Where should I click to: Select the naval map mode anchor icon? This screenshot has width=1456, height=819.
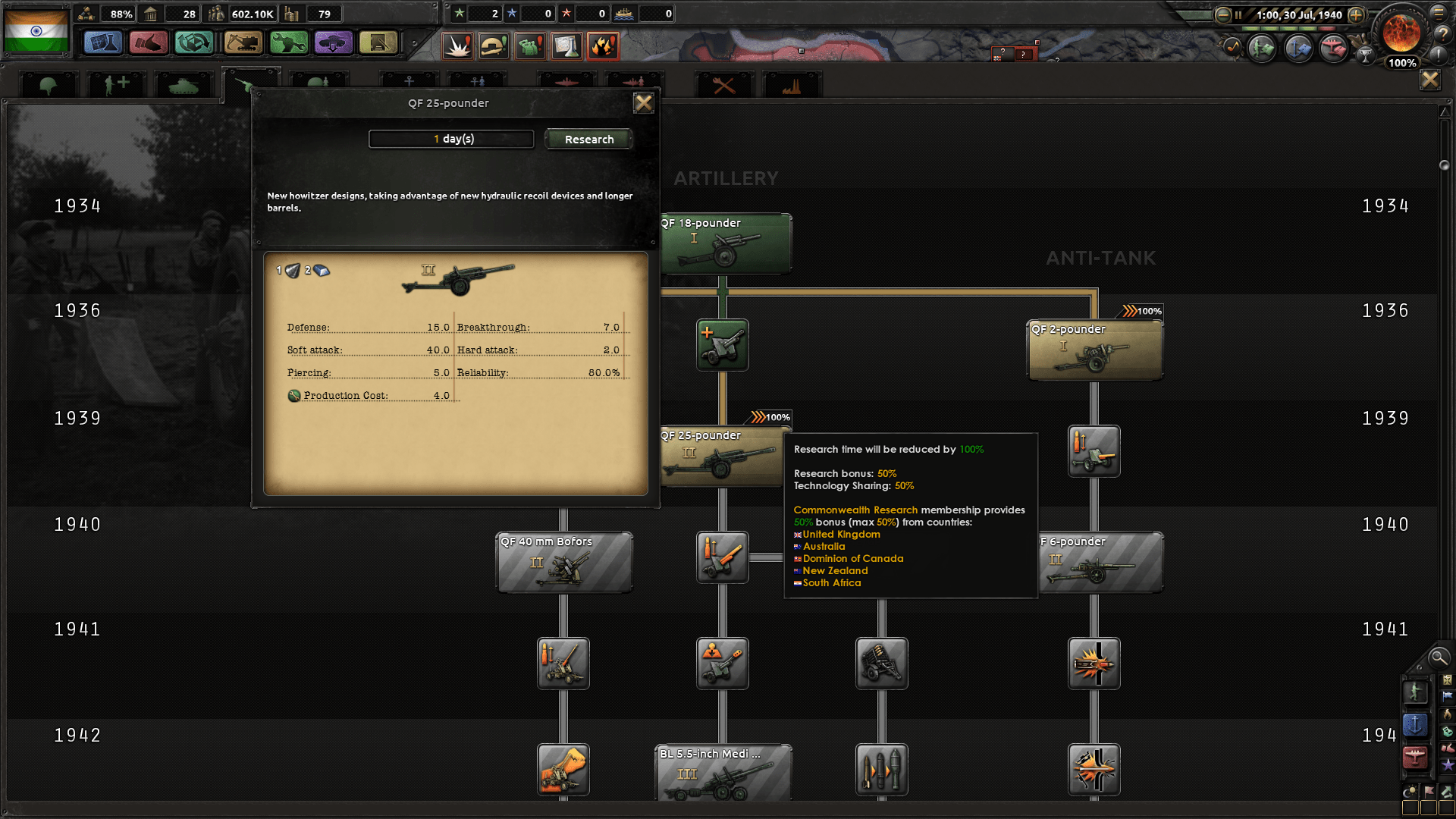click(x=1414, y=726)
